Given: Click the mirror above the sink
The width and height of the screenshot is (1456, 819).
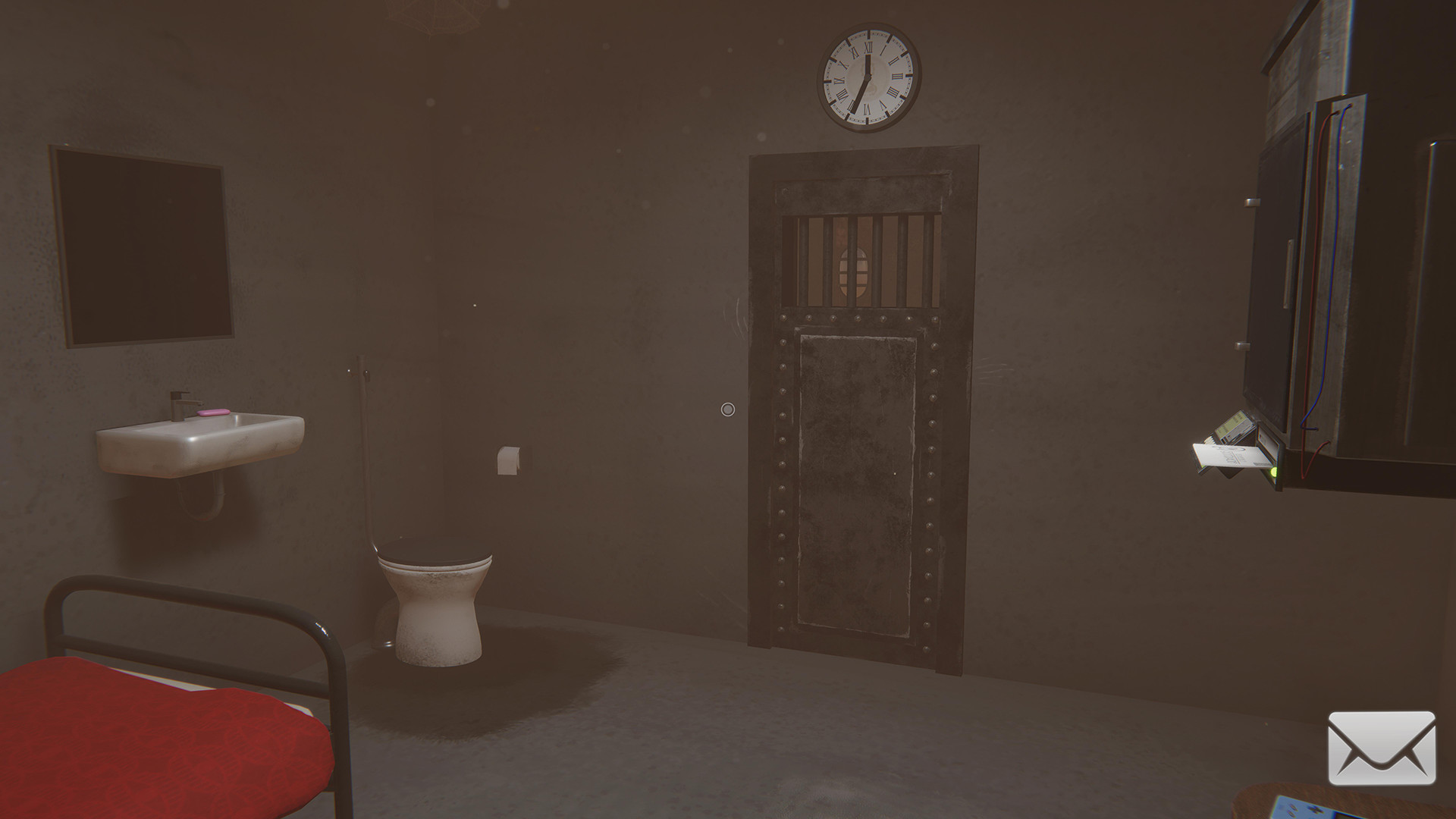Looking at the screenshot, I should click(x=140, y=243).
